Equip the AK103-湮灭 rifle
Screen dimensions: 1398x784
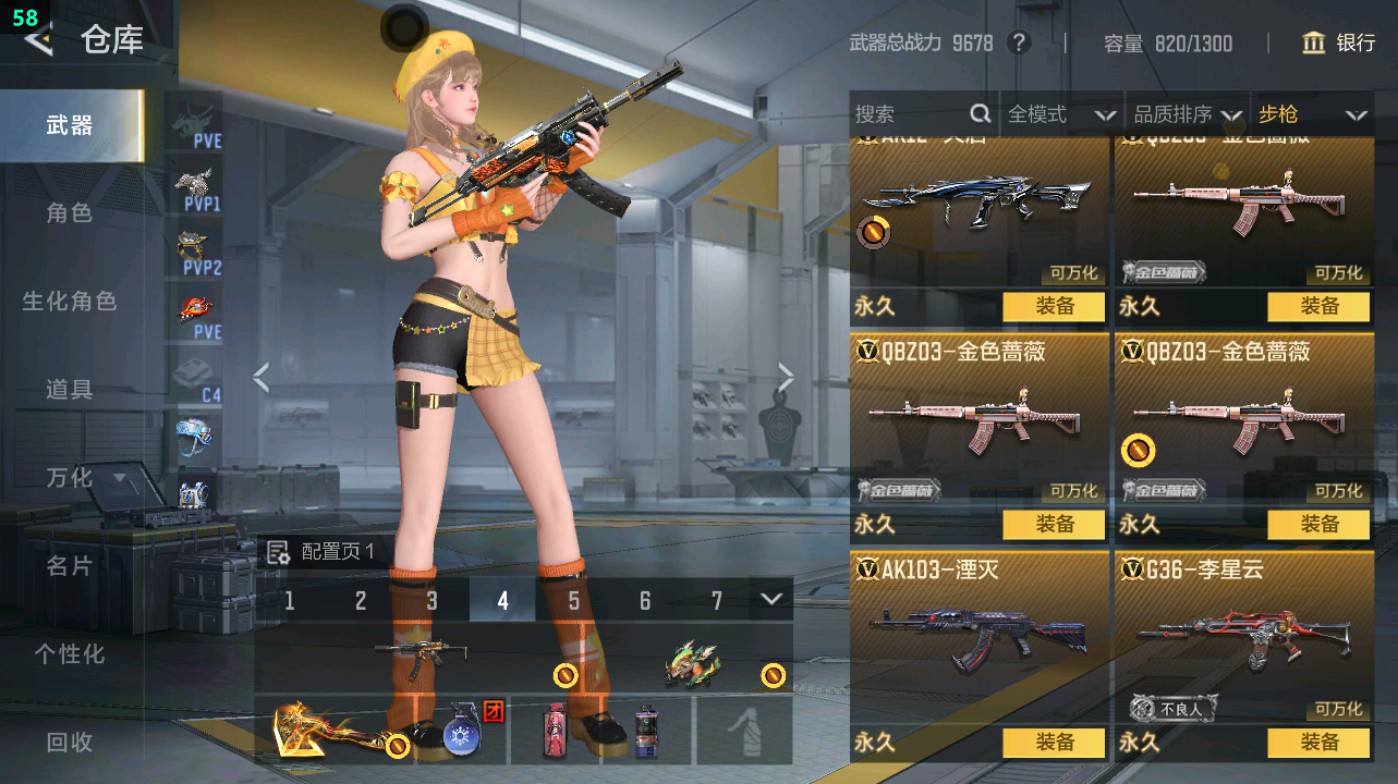click(1054, 742)
